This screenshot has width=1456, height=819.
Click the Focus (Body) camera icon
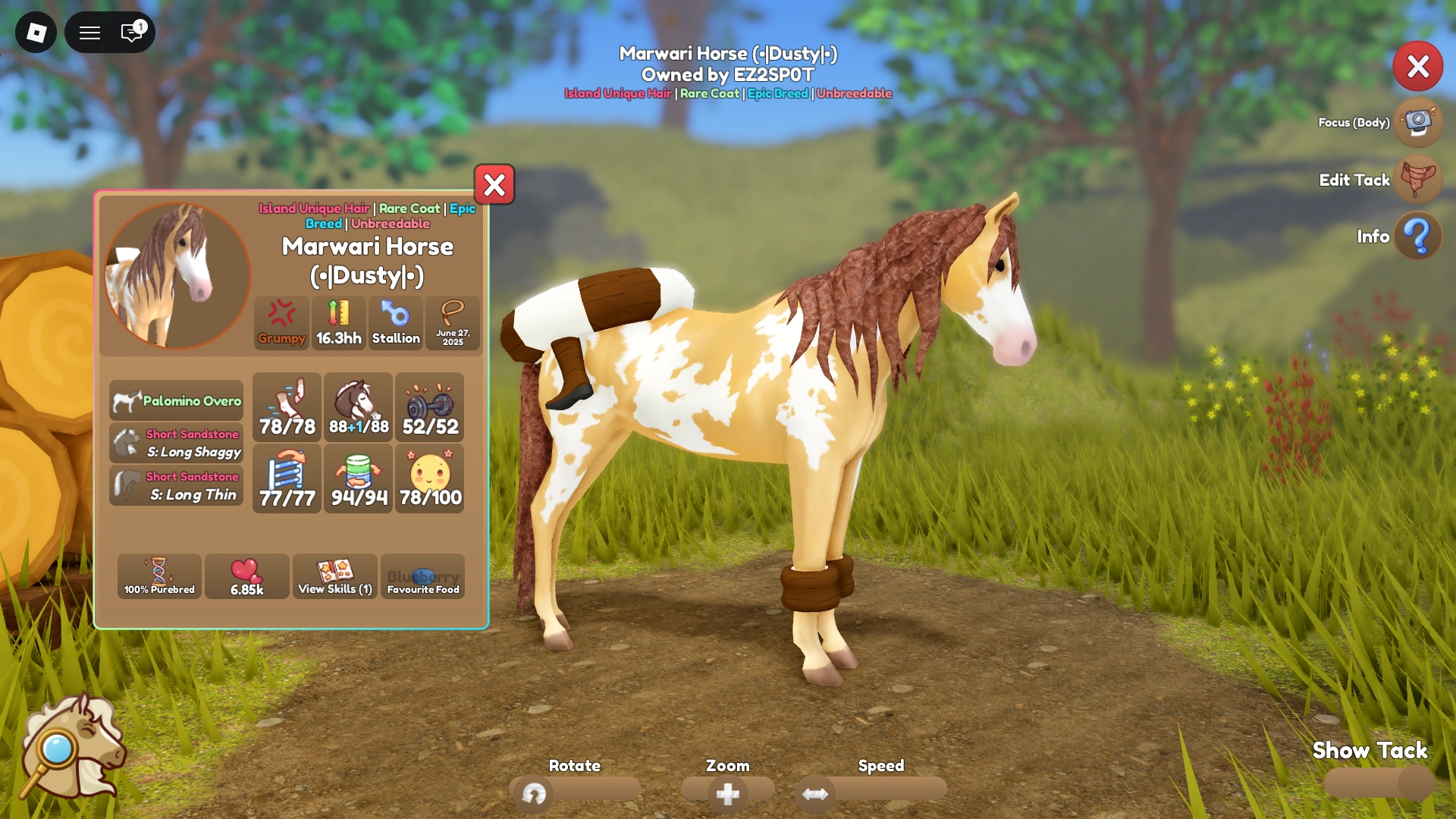[x=1417, y=123]
